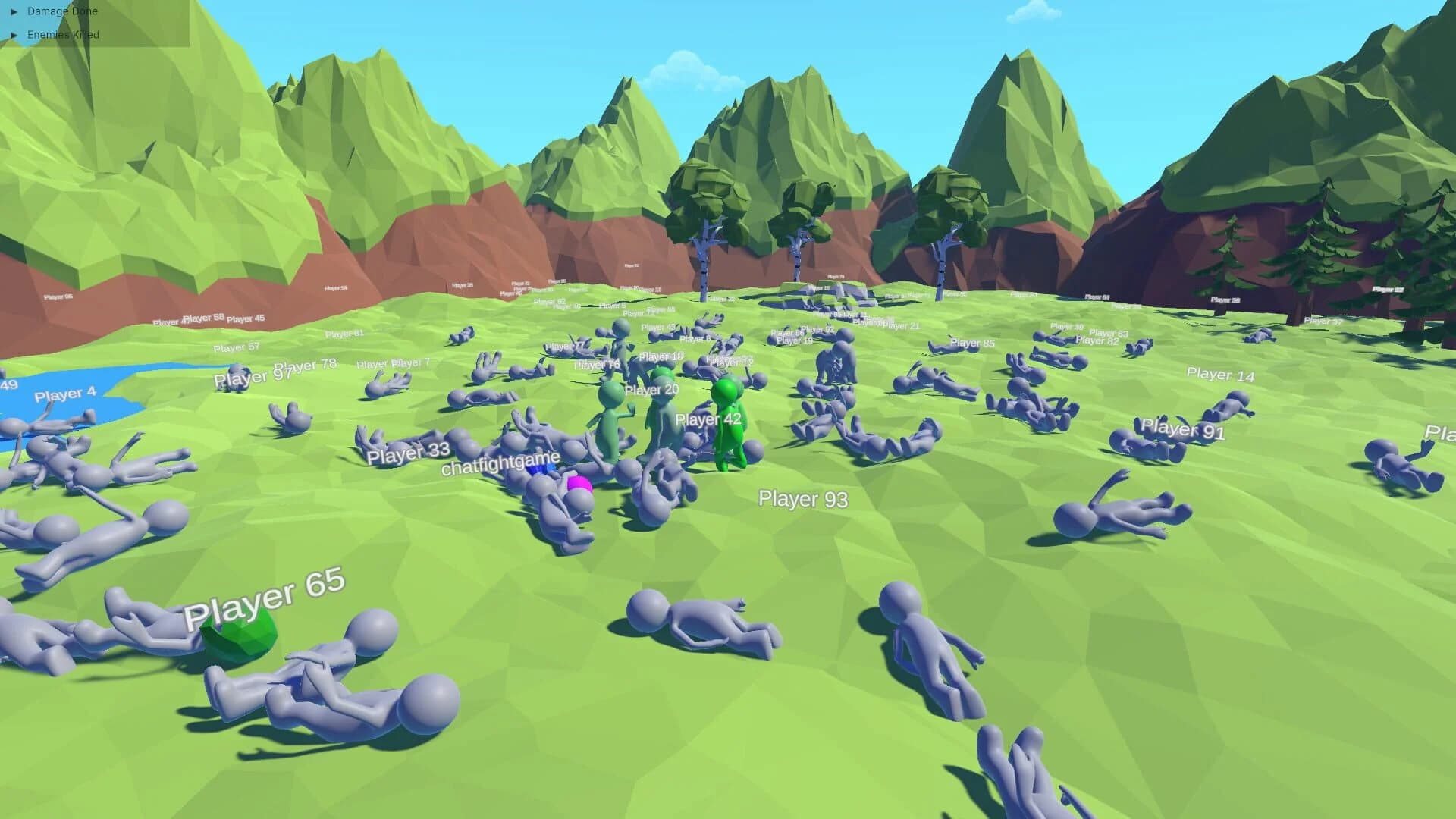Click the Player 21 name tag
The width and height of the screenshot is (1456, 819).
click(x=902, y=325)
